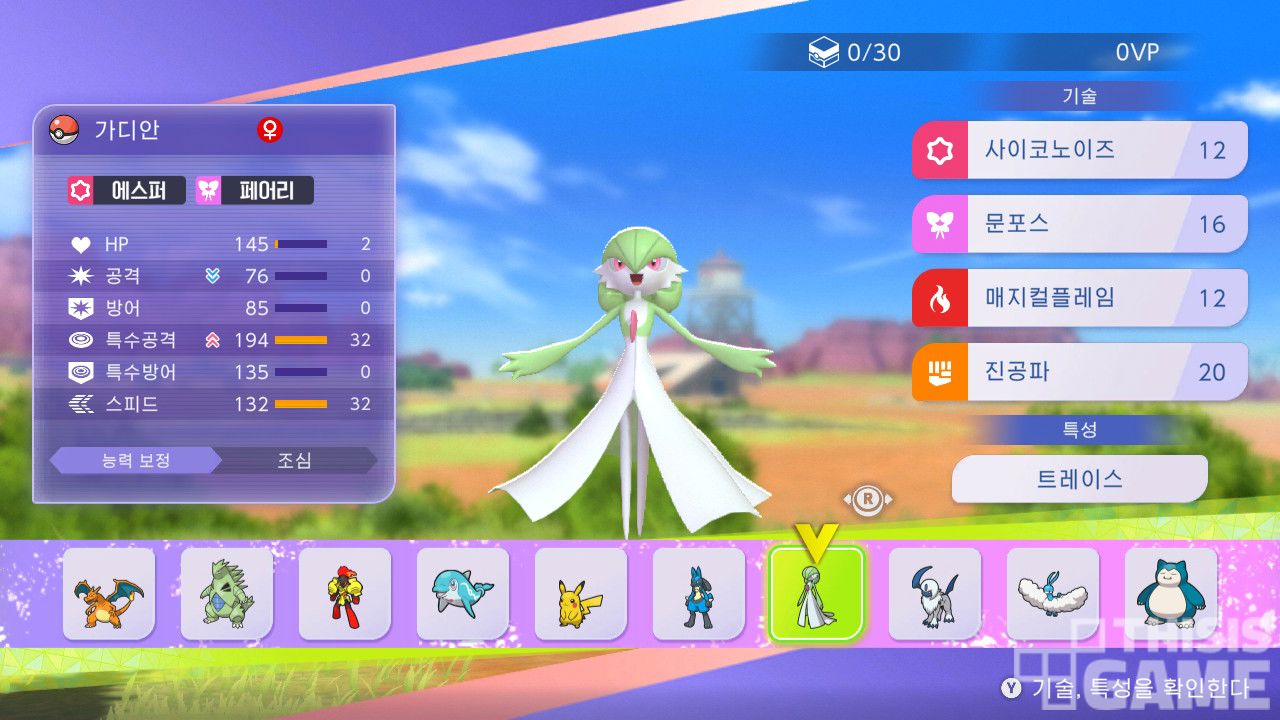Pick the 진공파 move
This screenshot has width=1280, height=720.
[x=1079, y=372]
